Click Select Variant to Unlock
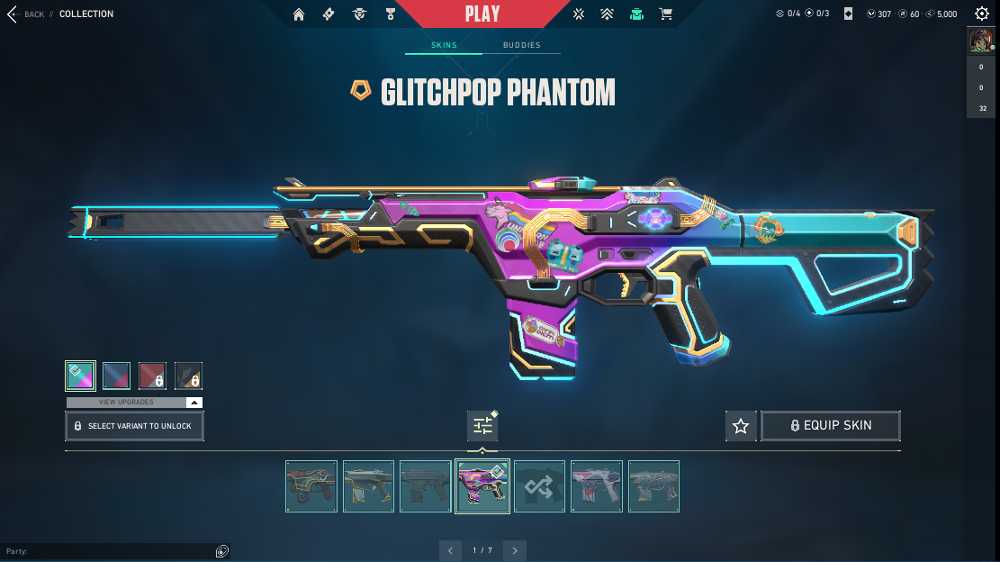 [x=135, y=426]
